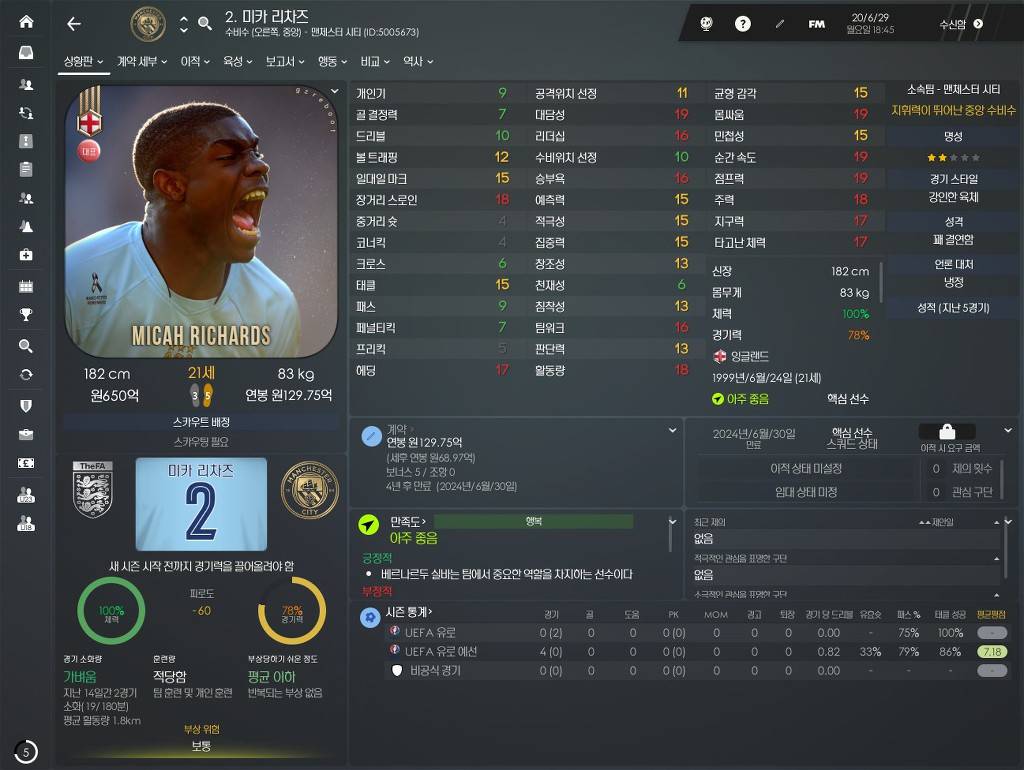Show the 보고서 menu
The height and width of the screenshot is (770, 1024).
284,61
